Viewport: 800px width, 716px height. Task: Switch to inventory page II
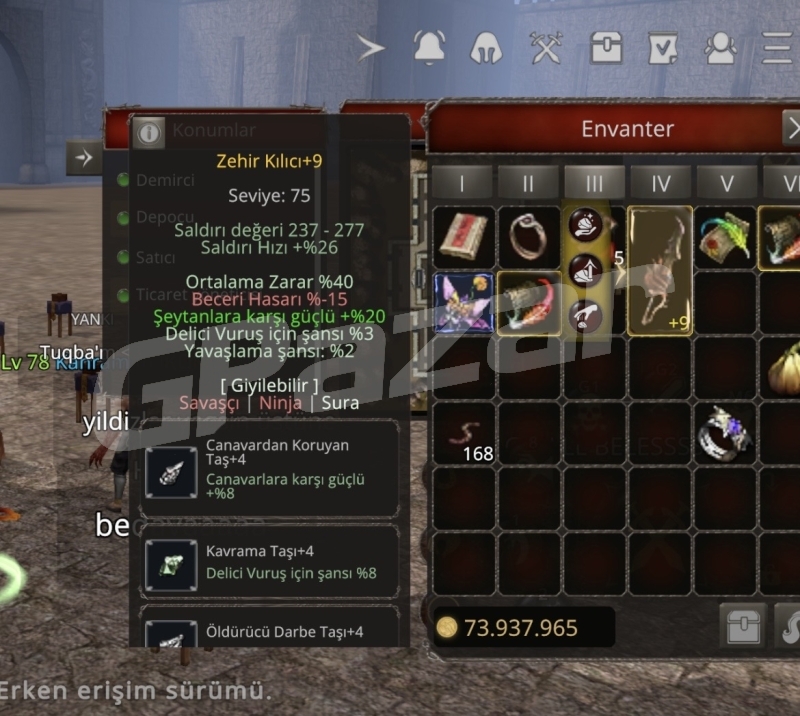click(528, 183)
